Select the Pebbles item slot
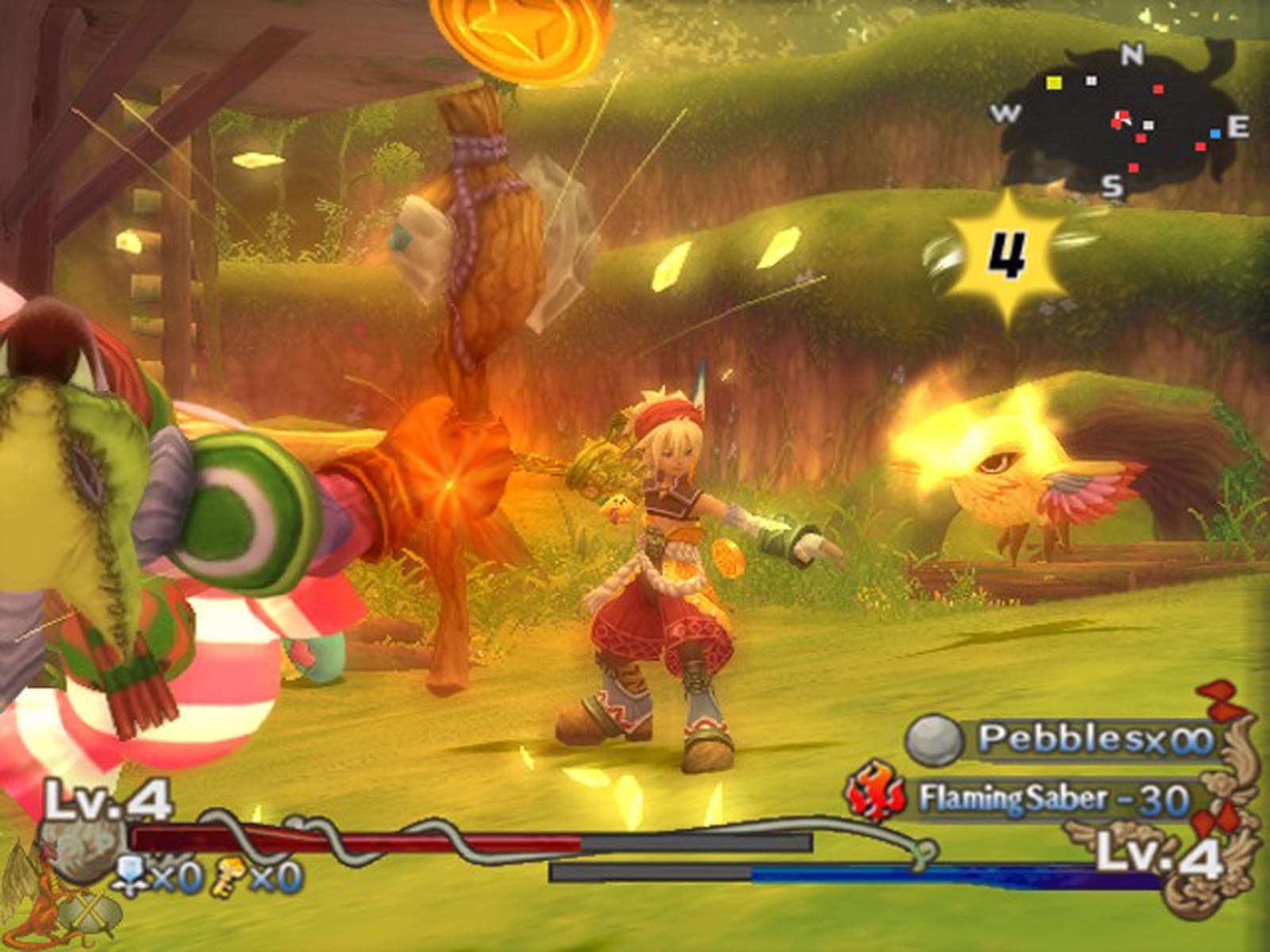 coord(1064,739)
